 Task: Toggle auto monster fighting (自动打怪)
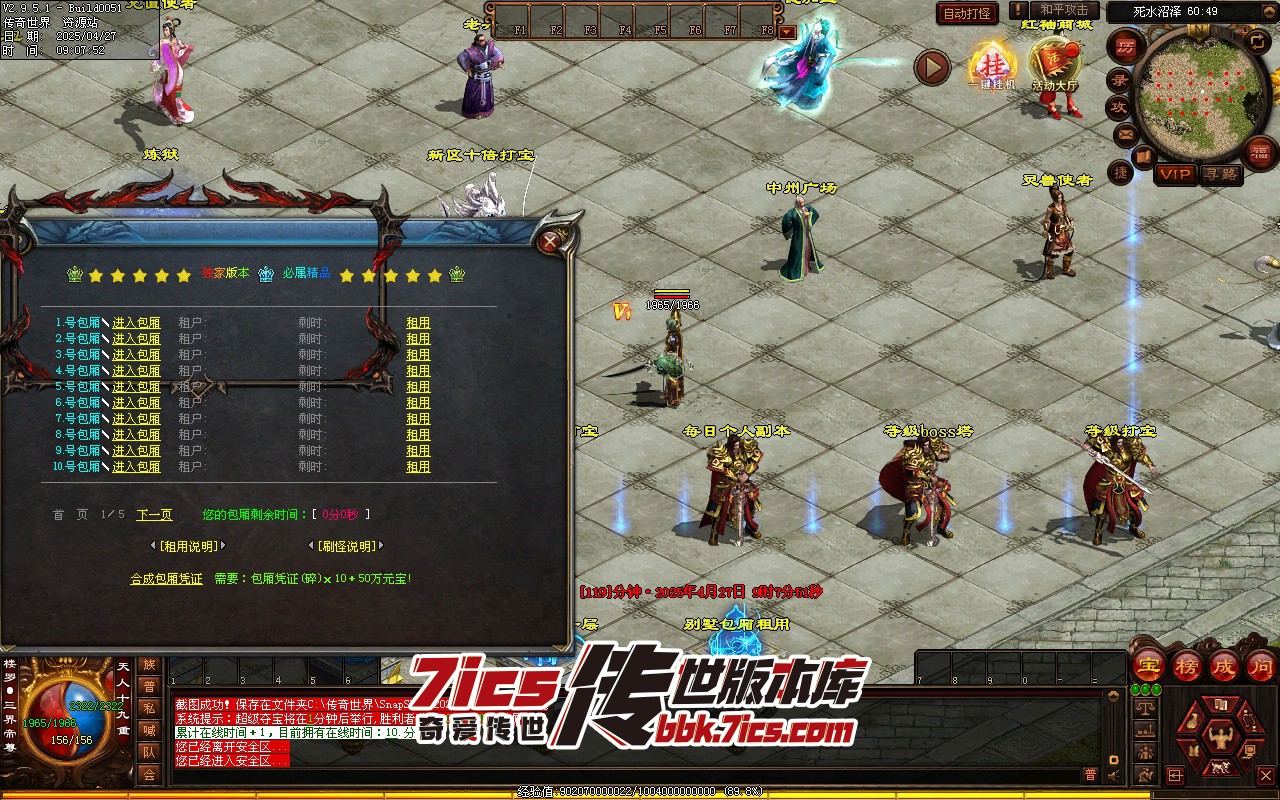967,13
